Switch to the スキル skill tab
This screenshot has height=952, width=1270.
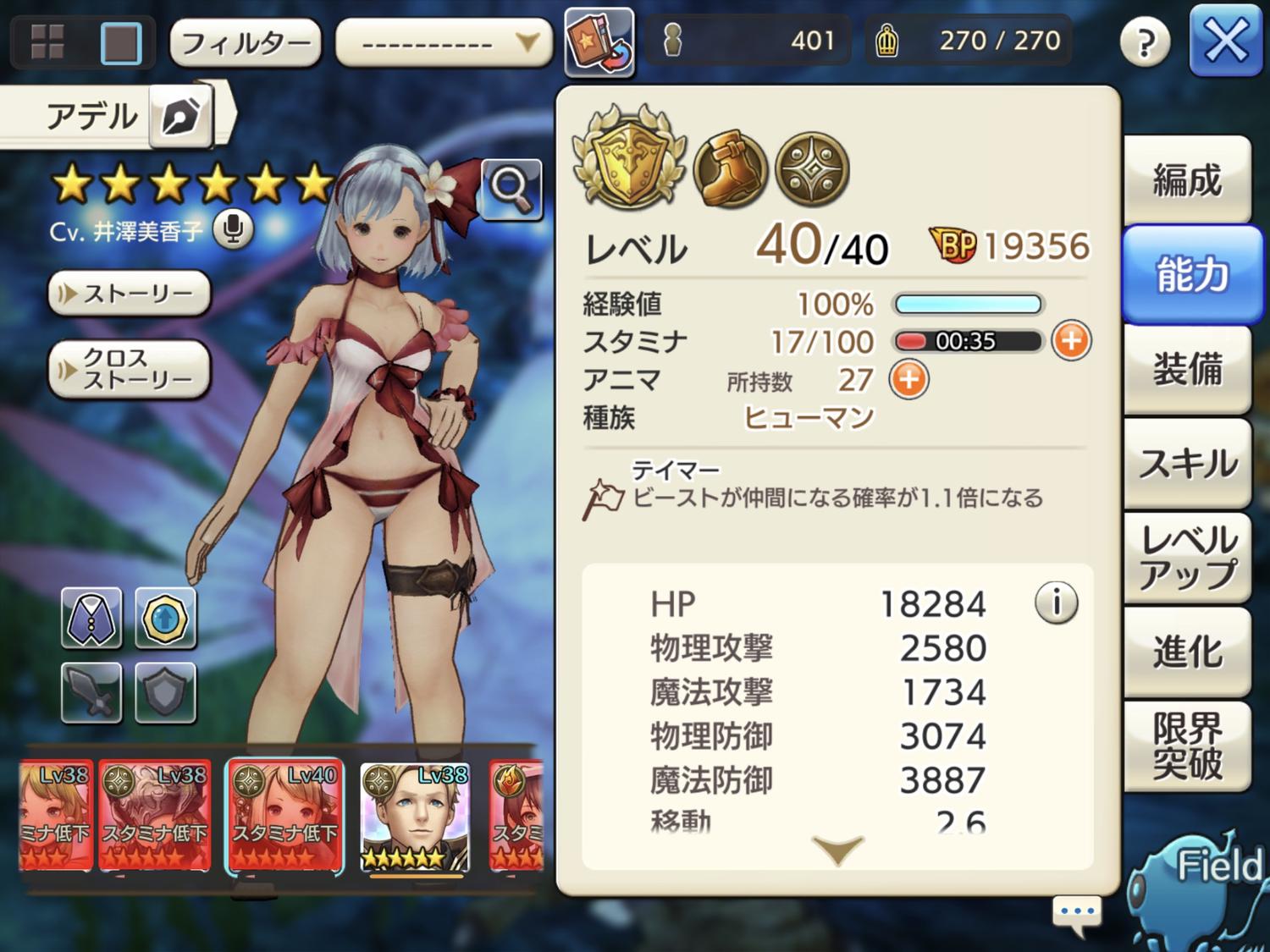pyautogui.click(x=1187, y=464)
